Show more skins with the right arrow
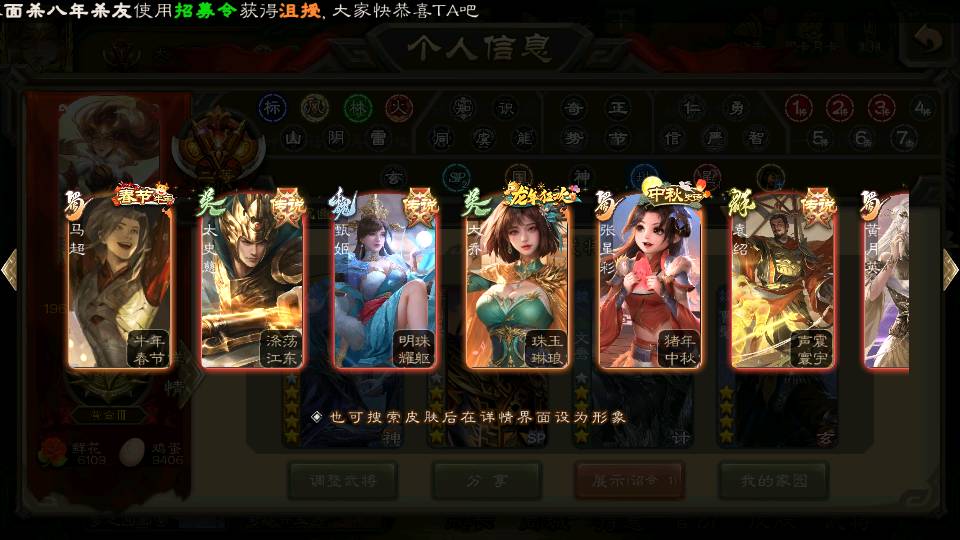 tap(950, 270)
